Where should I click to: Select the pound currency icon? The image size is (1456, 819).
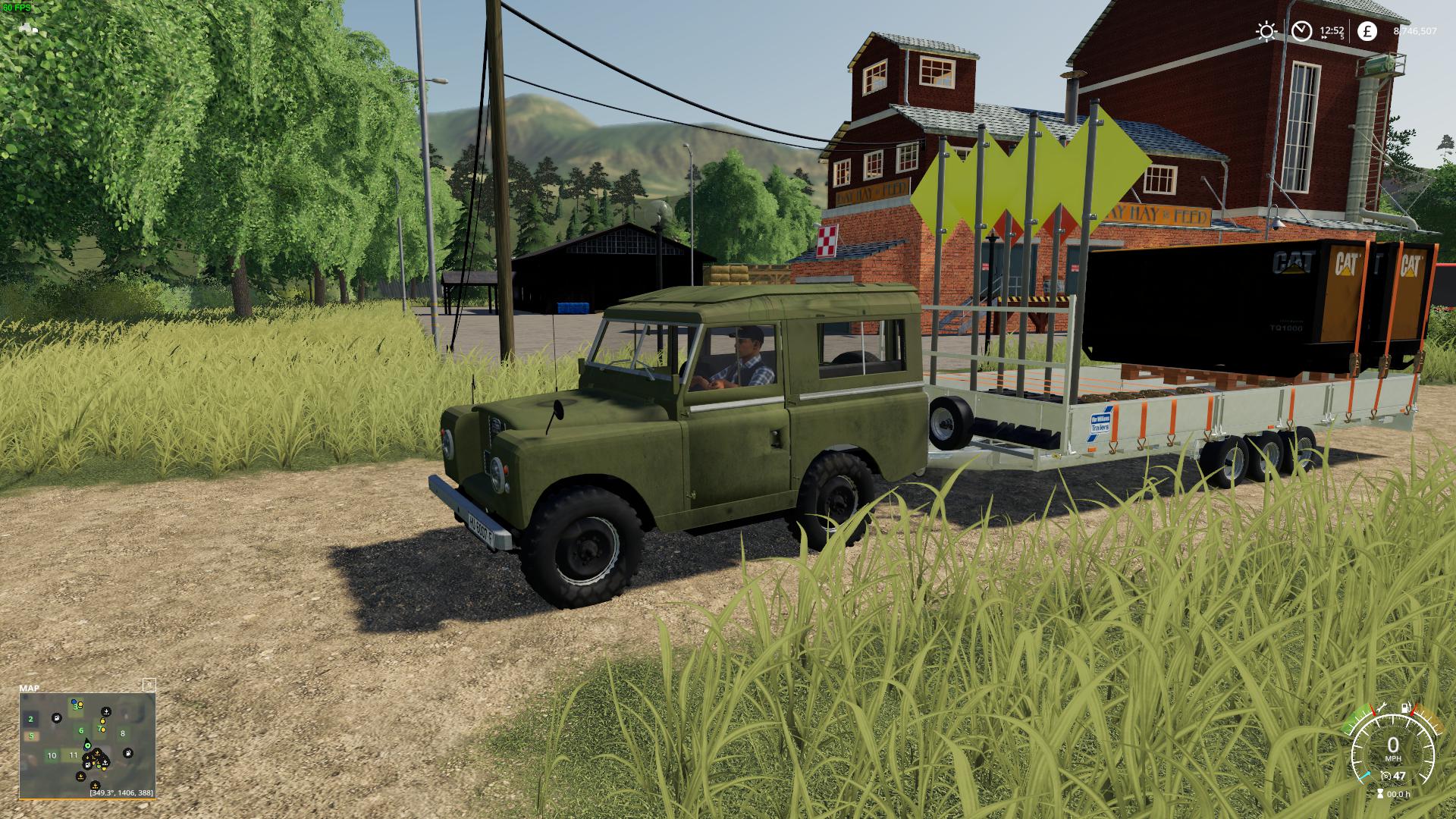pyautogui.click(x=1367, y=31)
